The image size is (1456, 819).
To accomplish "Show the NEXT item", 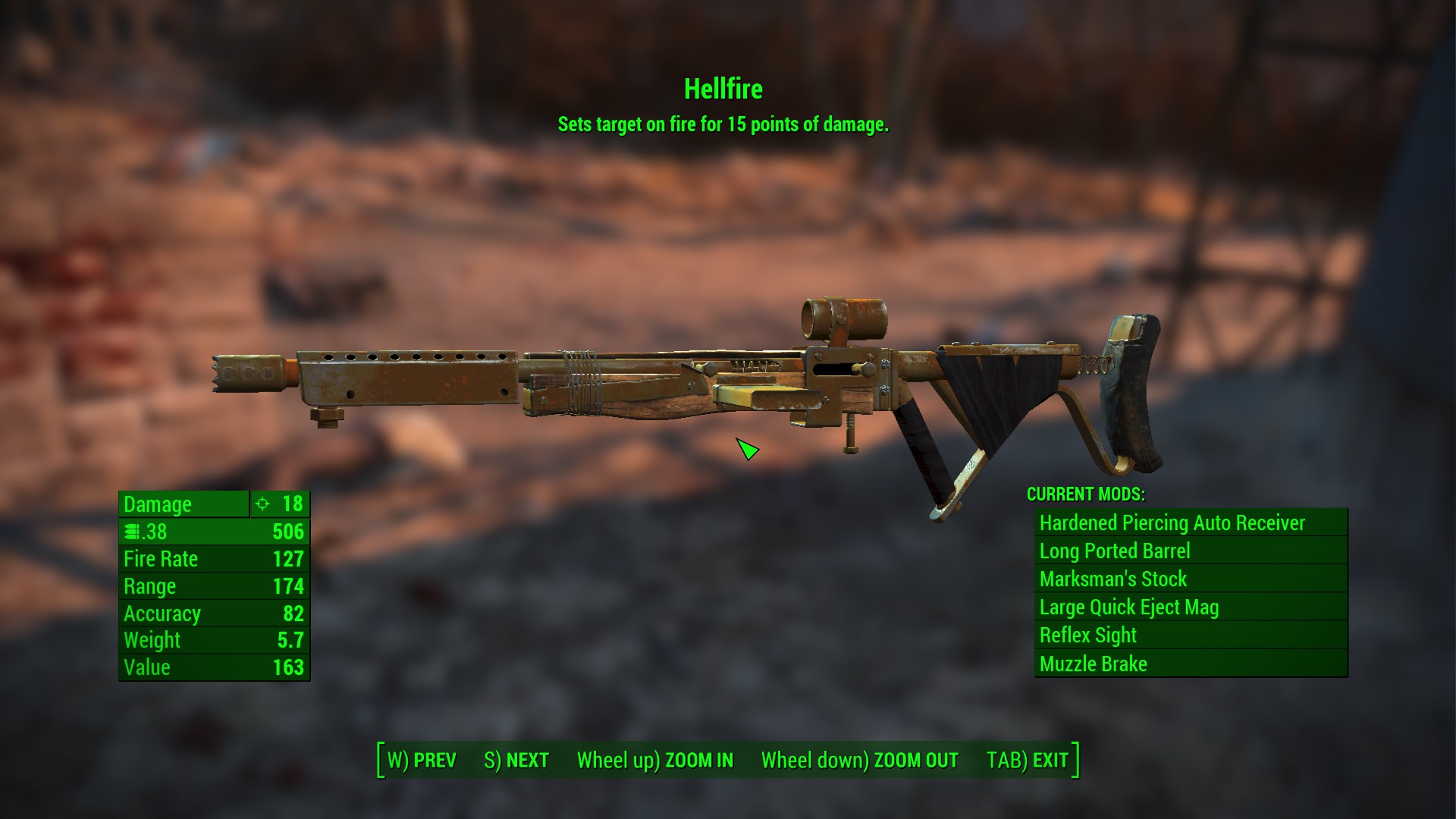I will [516, 761].
